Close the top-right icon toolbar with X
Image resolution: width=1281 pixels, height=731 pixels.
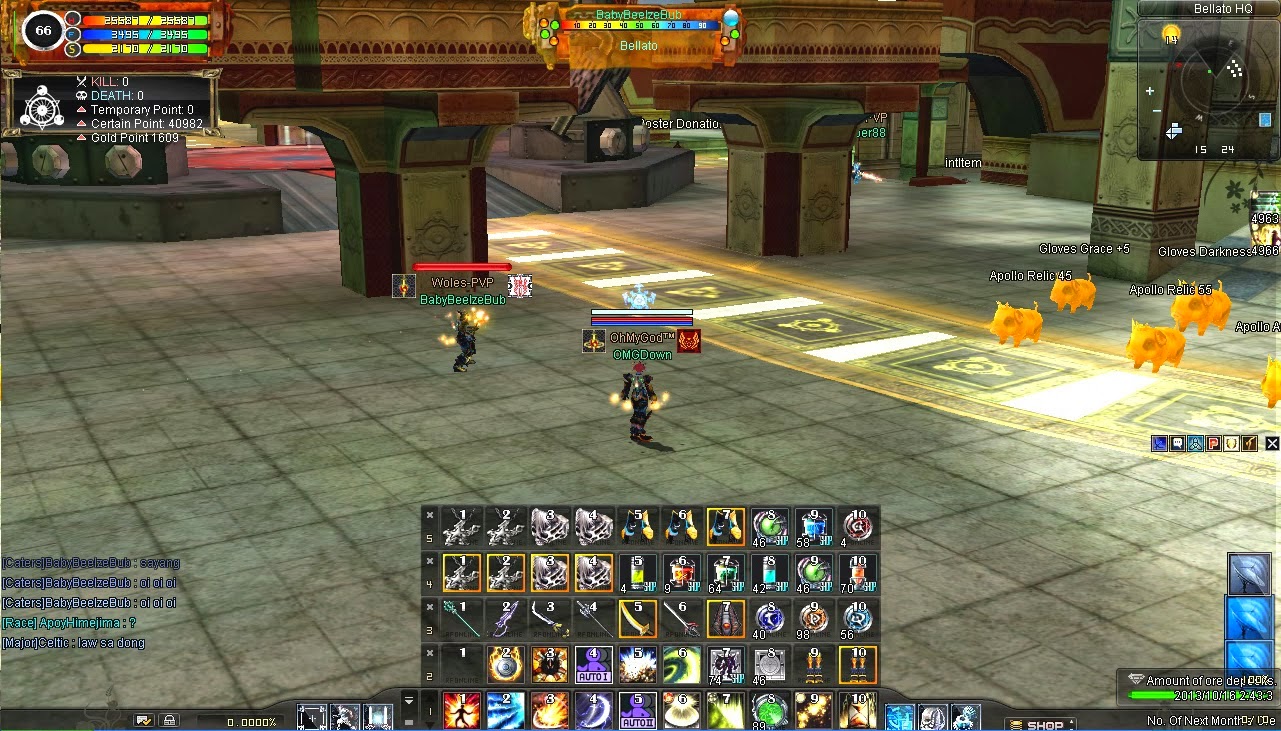tap(1272, 443)
